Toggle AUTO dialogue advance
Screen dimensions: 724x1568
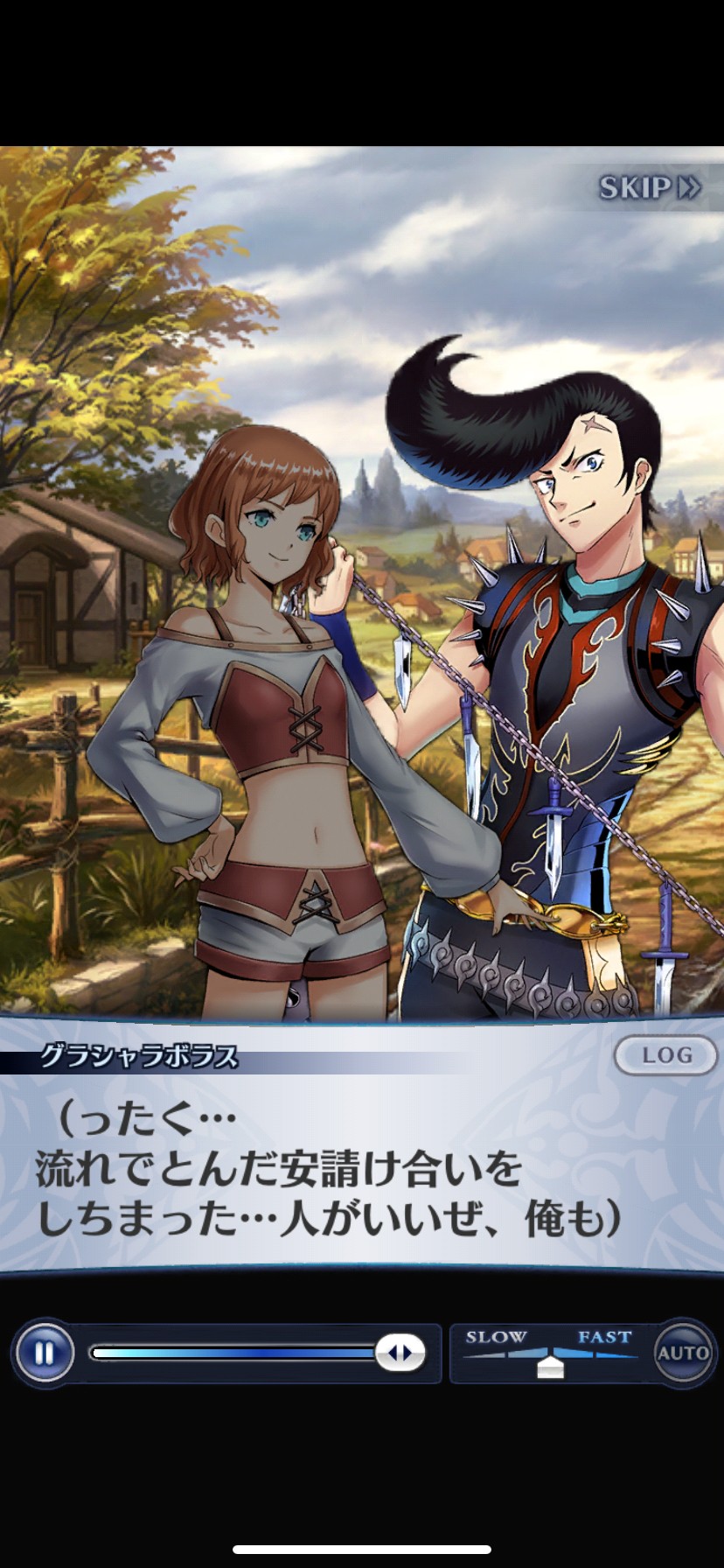[x=683, y=1353]
